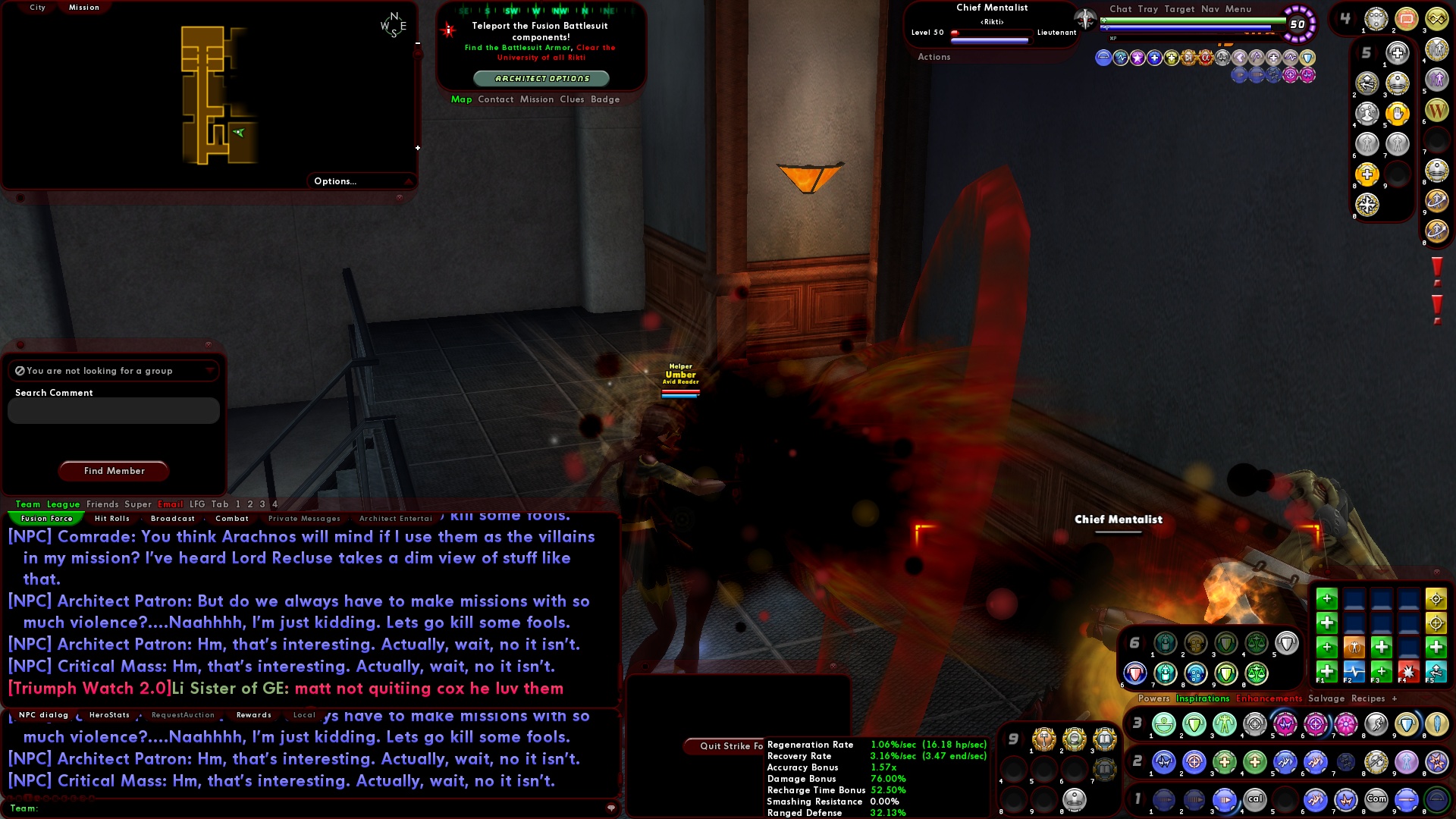Click the compass rose on the minimap

(395, 24)
